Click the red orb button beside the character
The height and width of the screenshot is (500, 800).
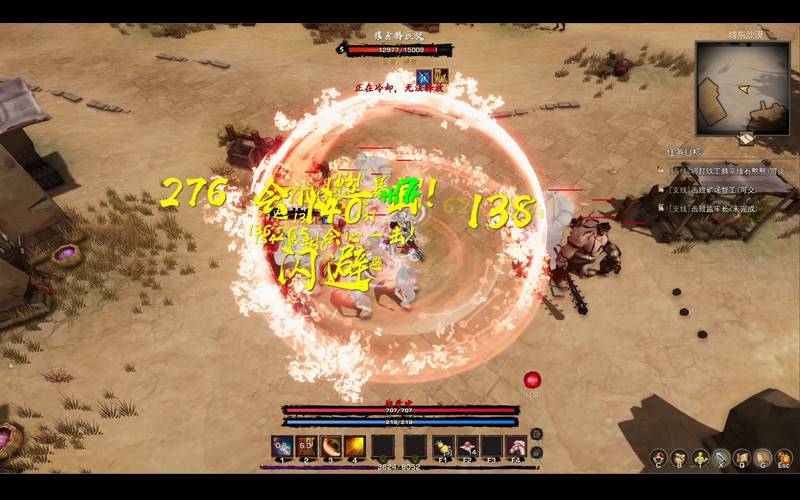(x=532, y=379)
